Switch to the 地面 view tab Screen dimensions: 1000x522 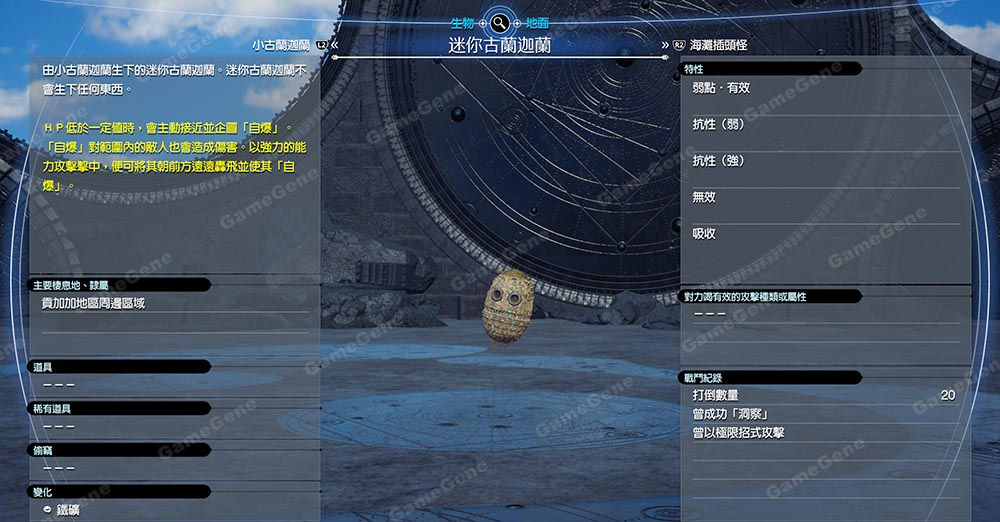[536, 22]
